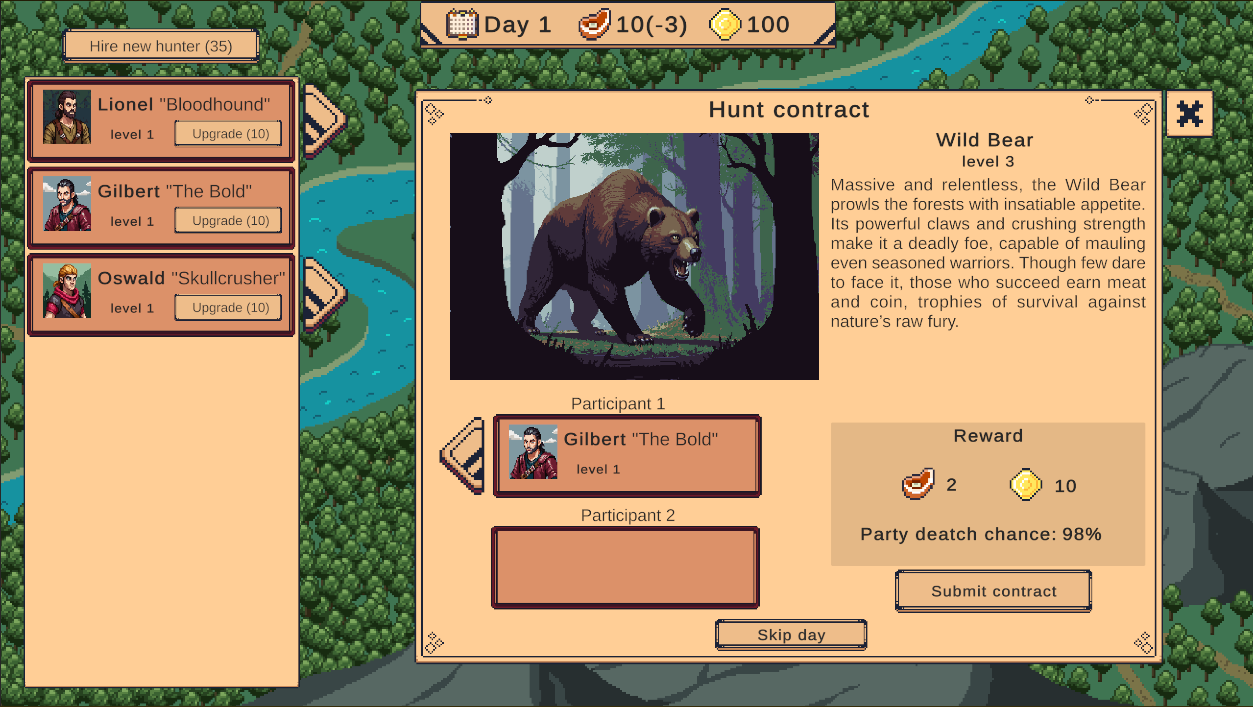View the Wild Bear contract image
Image resolution: width=1253 pixels, height=707 pixels.
point(634,256)
